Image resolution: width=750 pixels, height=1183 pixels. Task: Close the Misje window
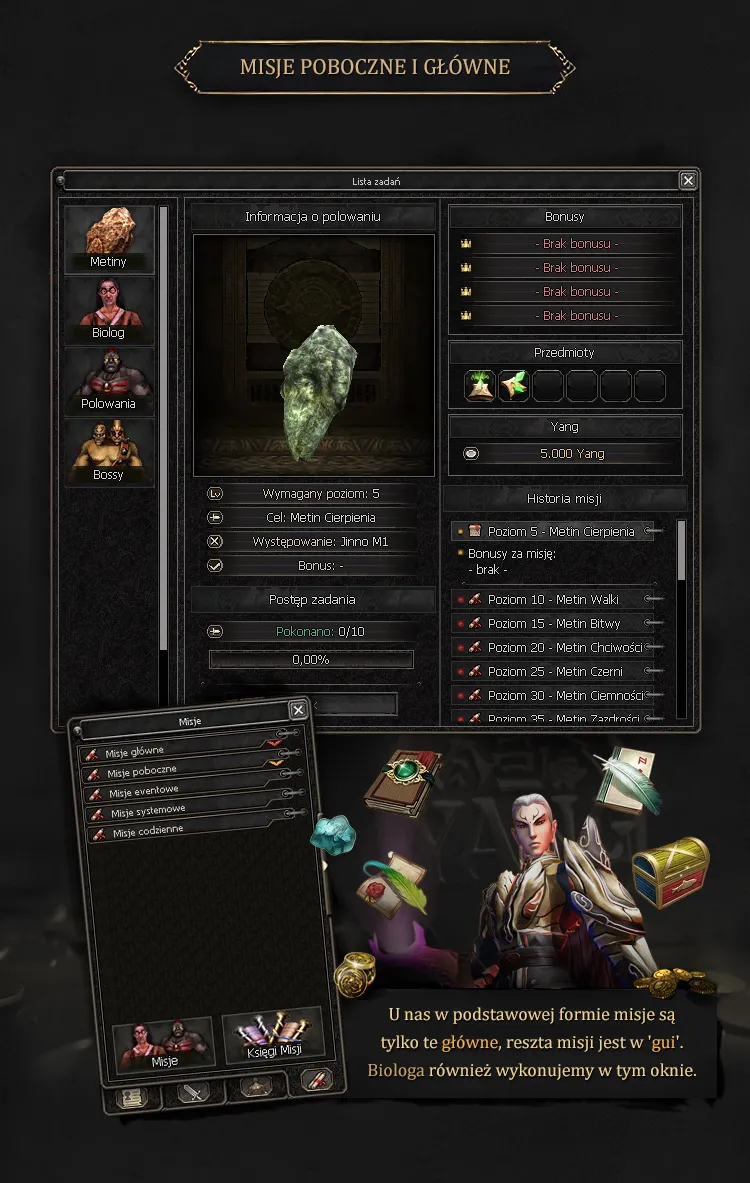[298, 710]
